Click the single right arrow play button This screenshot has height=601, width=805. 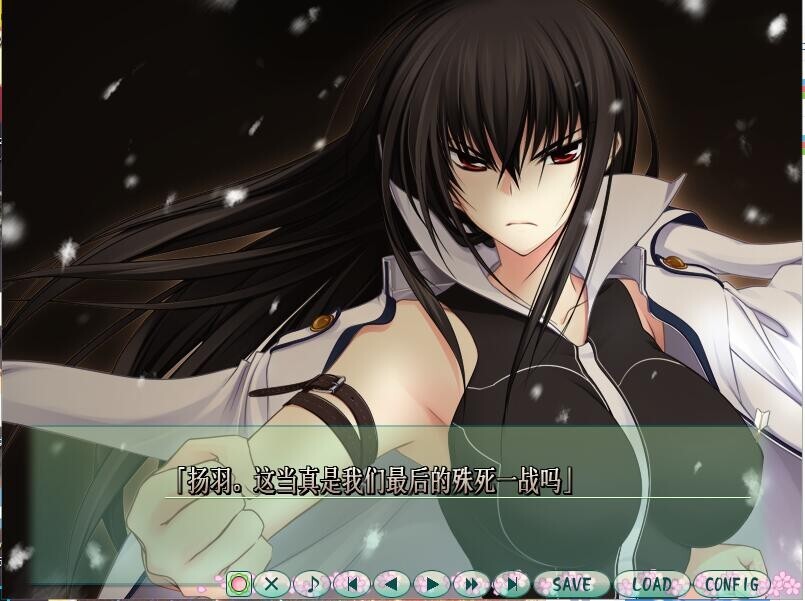pyautogui.click(x=432, y=583)
